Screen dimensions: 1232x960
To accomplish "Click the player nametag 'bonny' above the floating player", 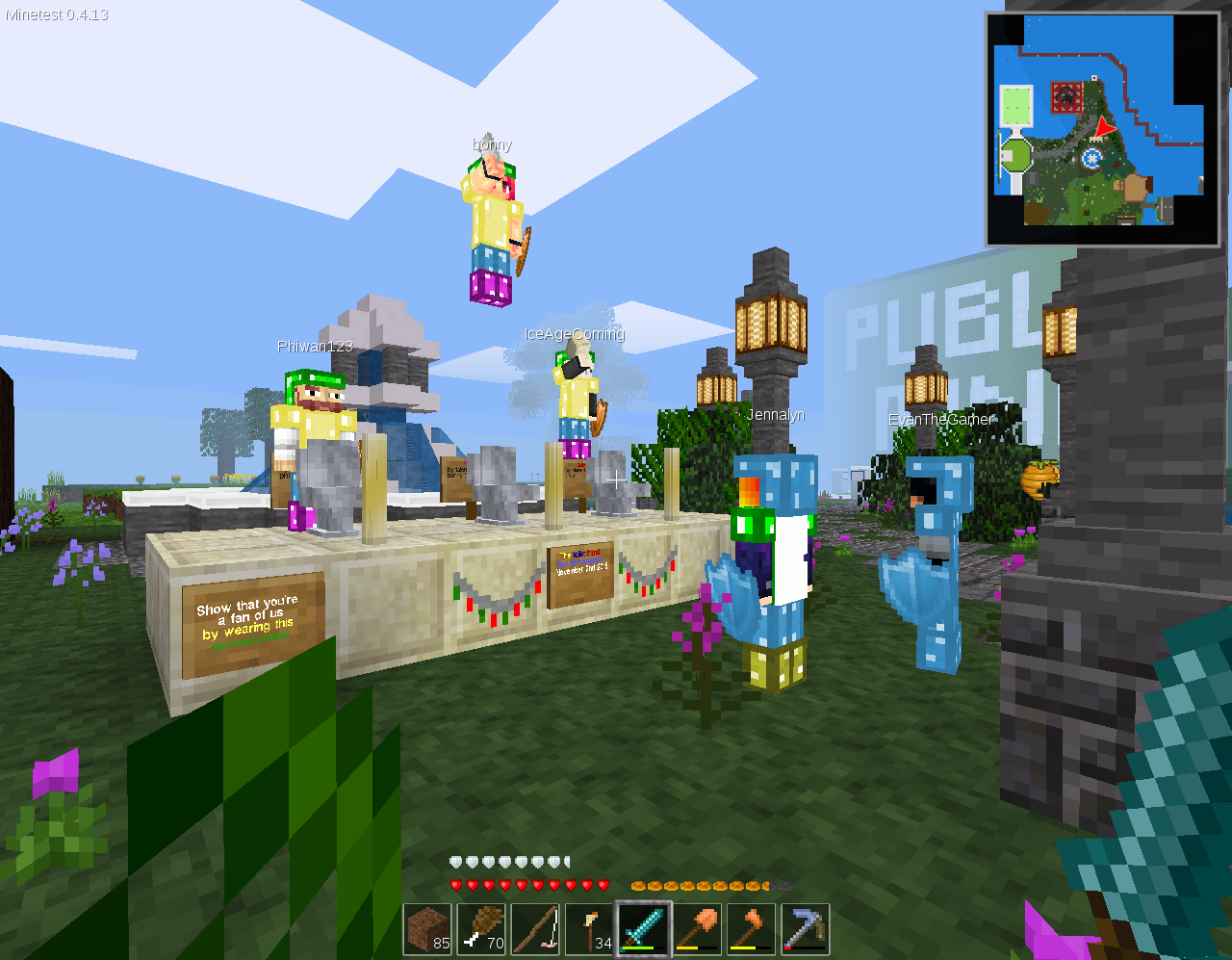I will click(491, 143).
